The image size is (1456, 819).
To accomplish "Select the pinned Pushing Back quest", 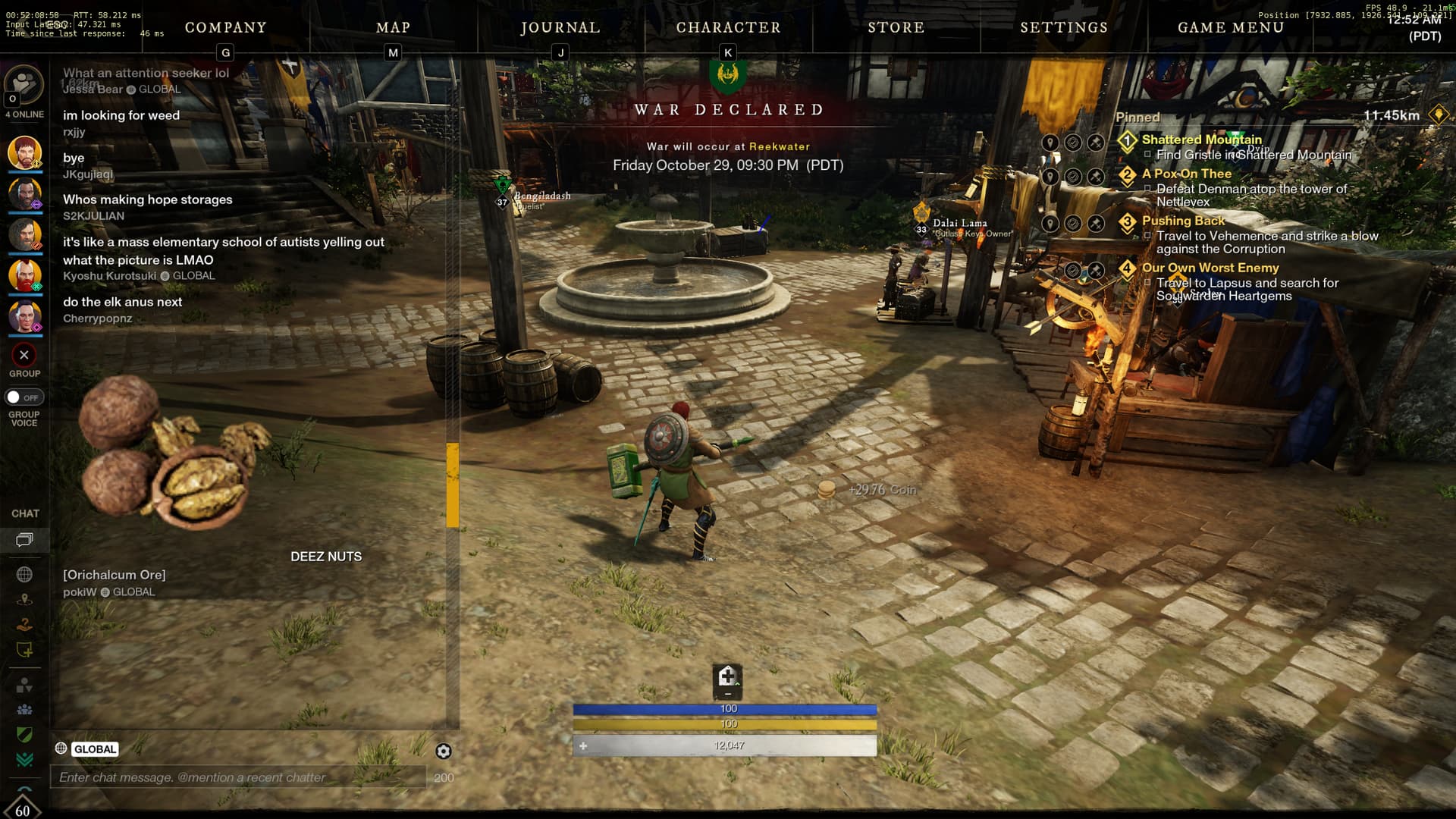I will click(1183, 221).
